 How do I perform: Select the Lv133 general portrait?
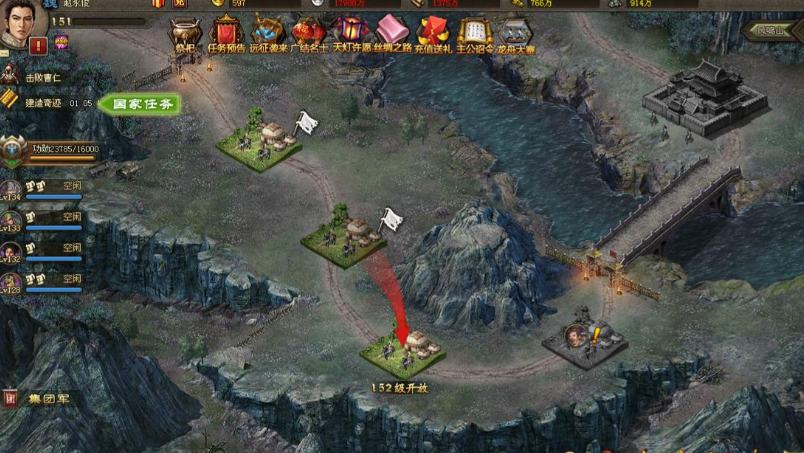[12, 222]
